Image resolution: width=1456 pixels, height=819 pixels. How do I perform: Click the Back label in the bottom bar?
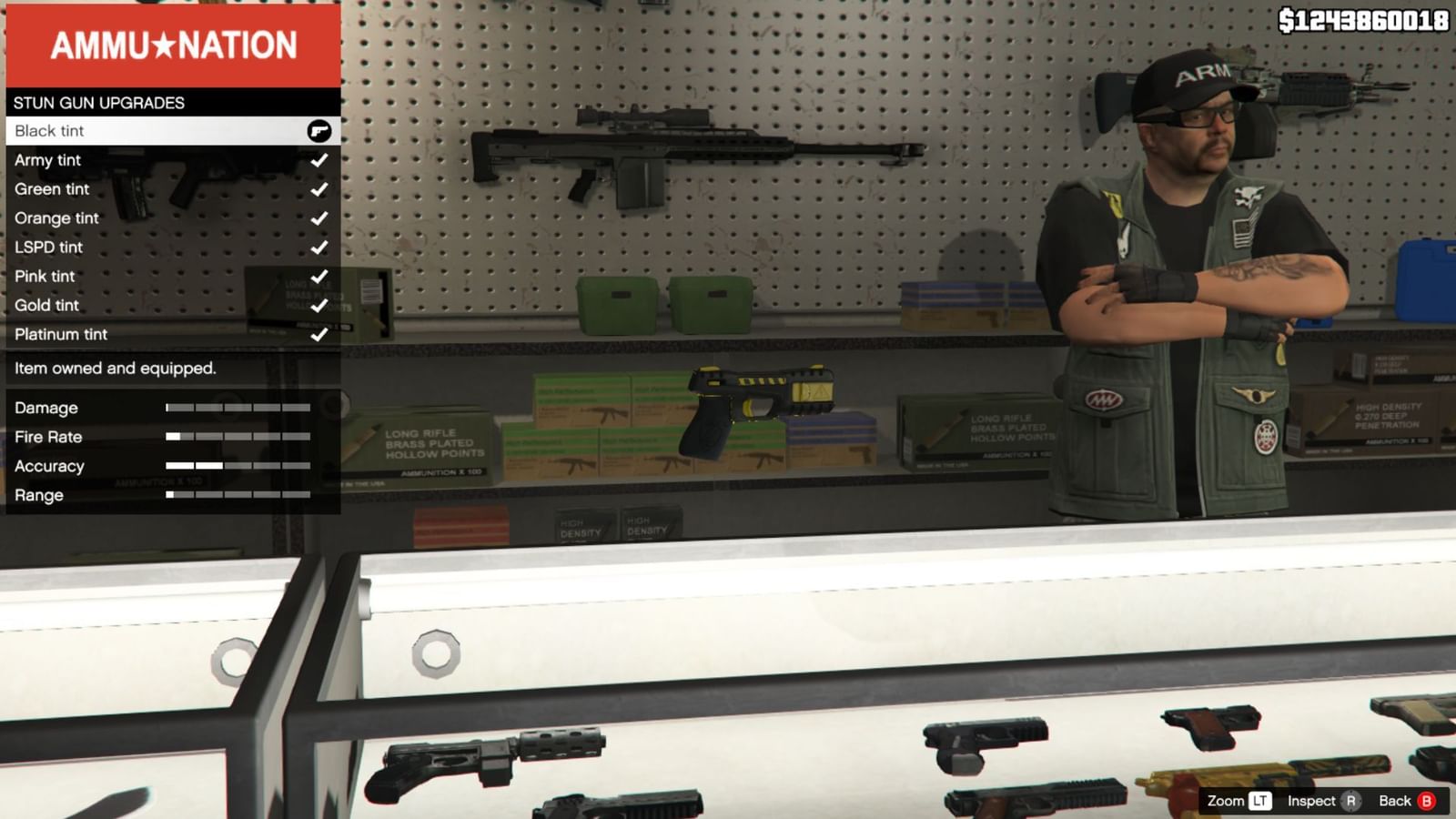[x=1396, y=801]
